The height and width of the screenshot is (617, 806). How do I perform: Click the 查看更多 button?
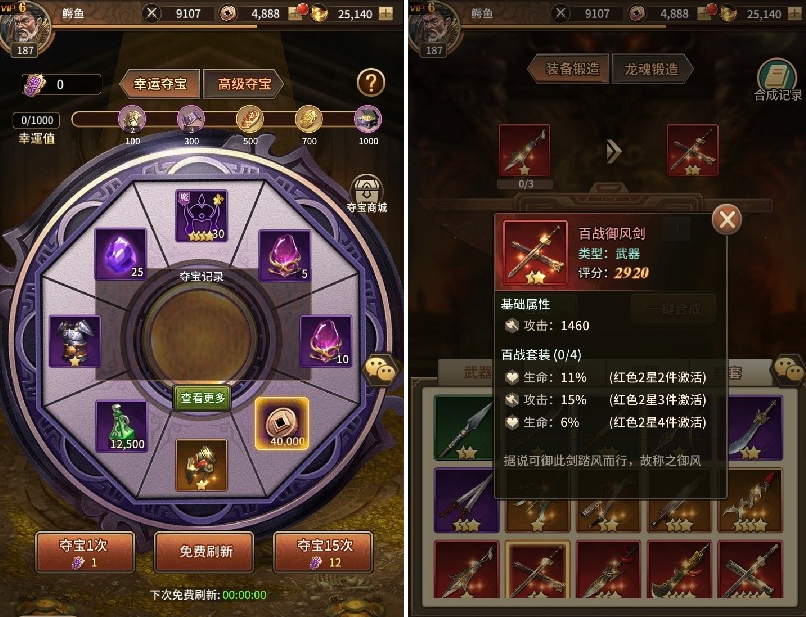pyautogui.click(x=203, y=397)
